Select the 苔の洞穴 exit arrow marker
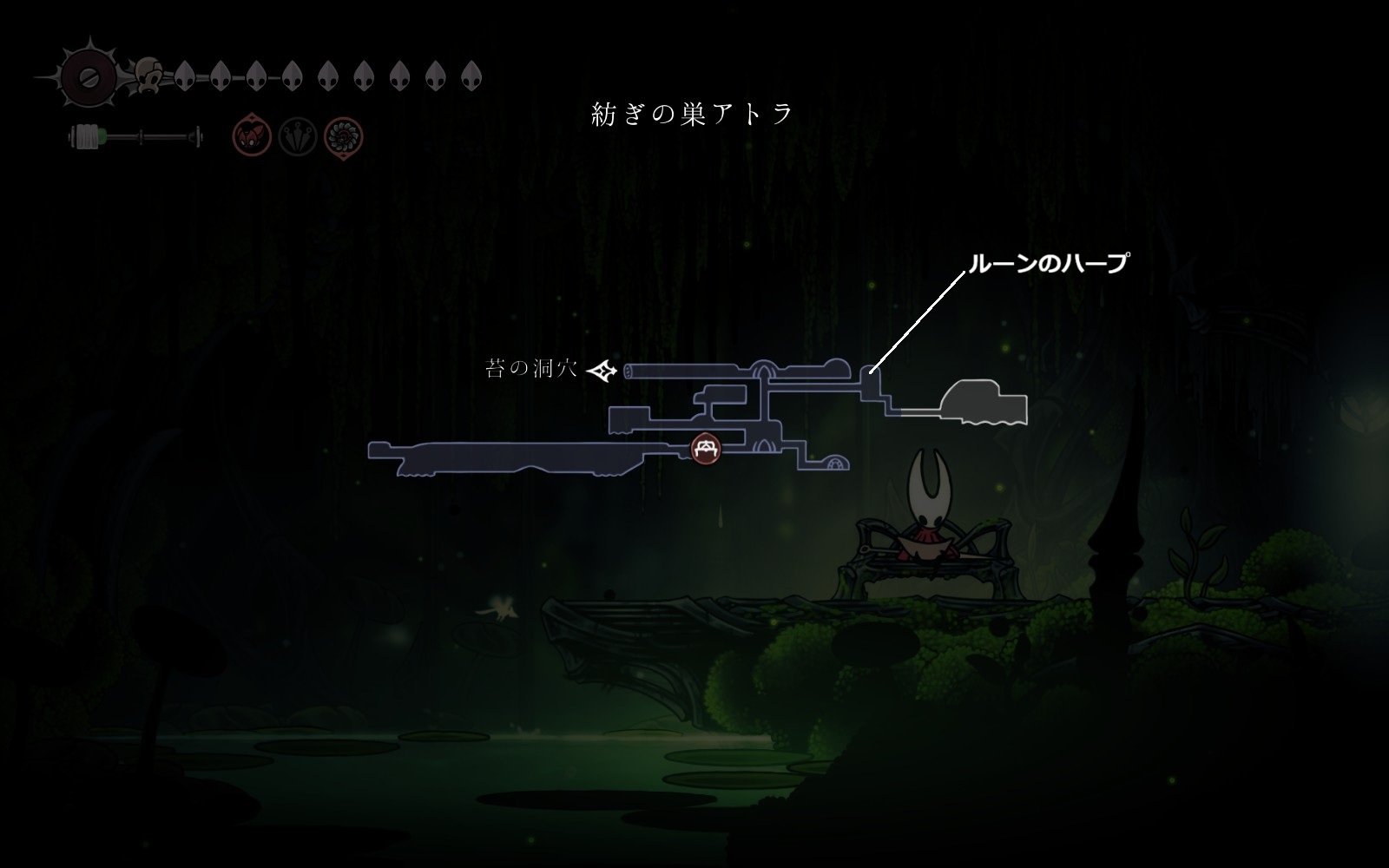 602,371
